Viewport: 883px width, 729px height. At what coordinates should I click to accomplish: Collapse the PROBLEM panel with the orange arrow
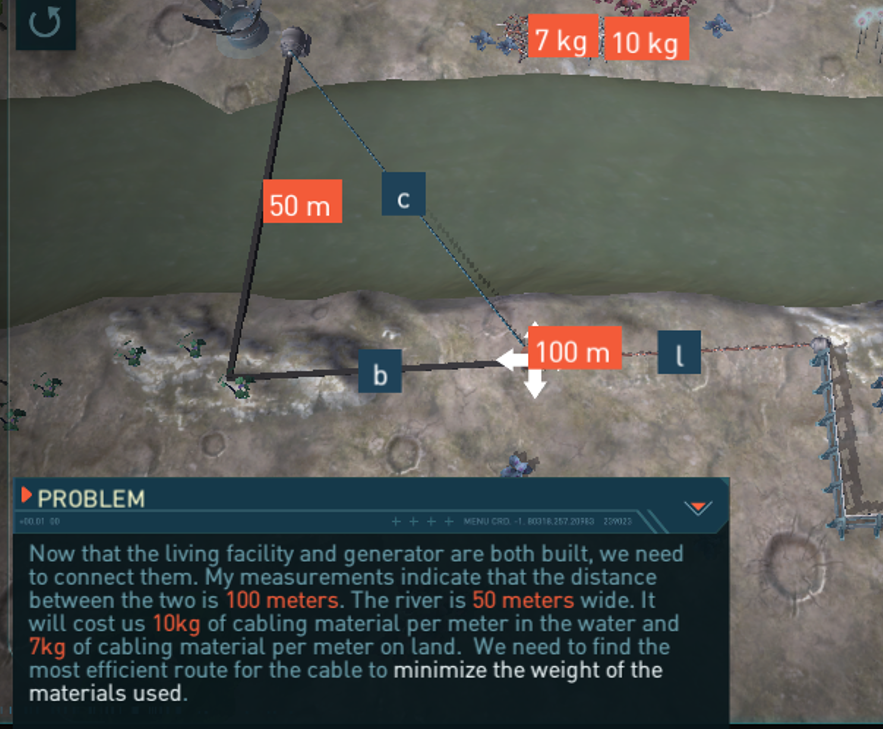tap(697, 507)
